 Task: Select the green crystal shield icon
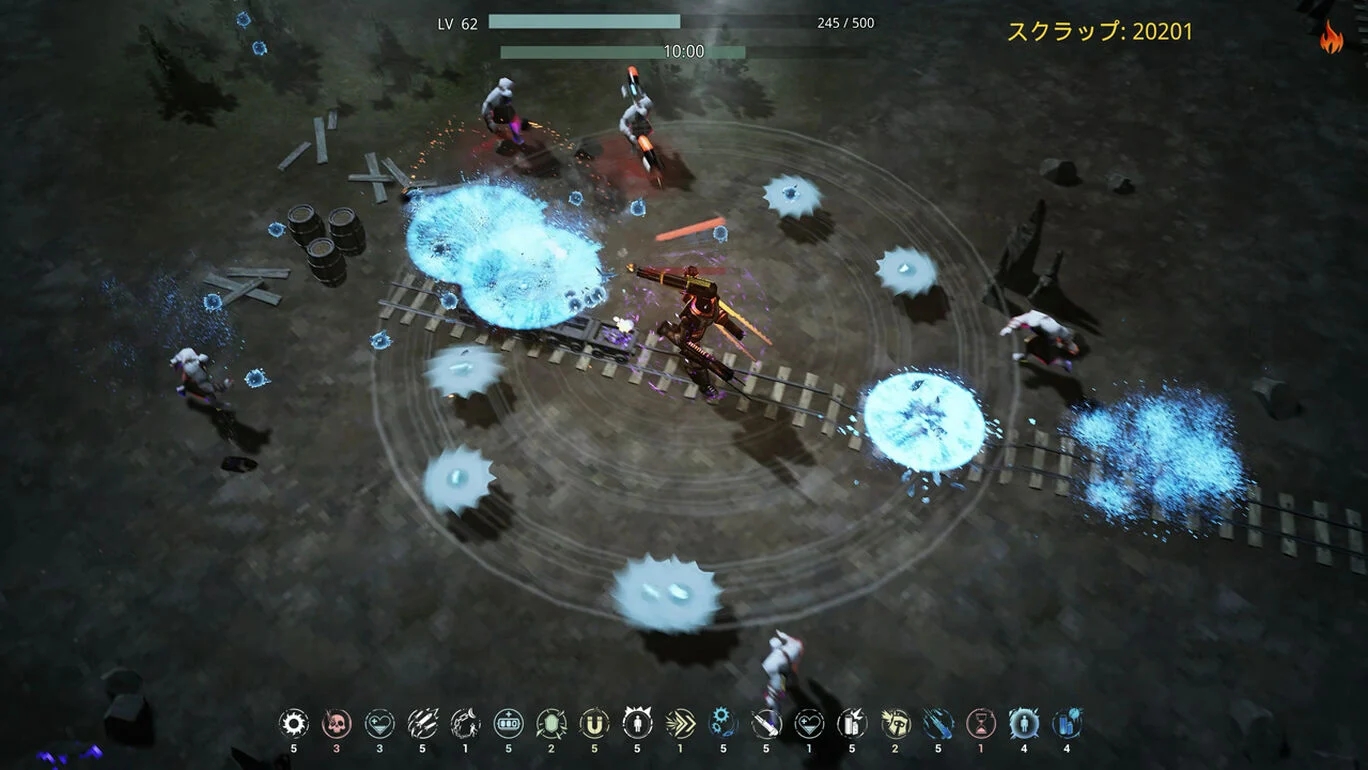551,723
